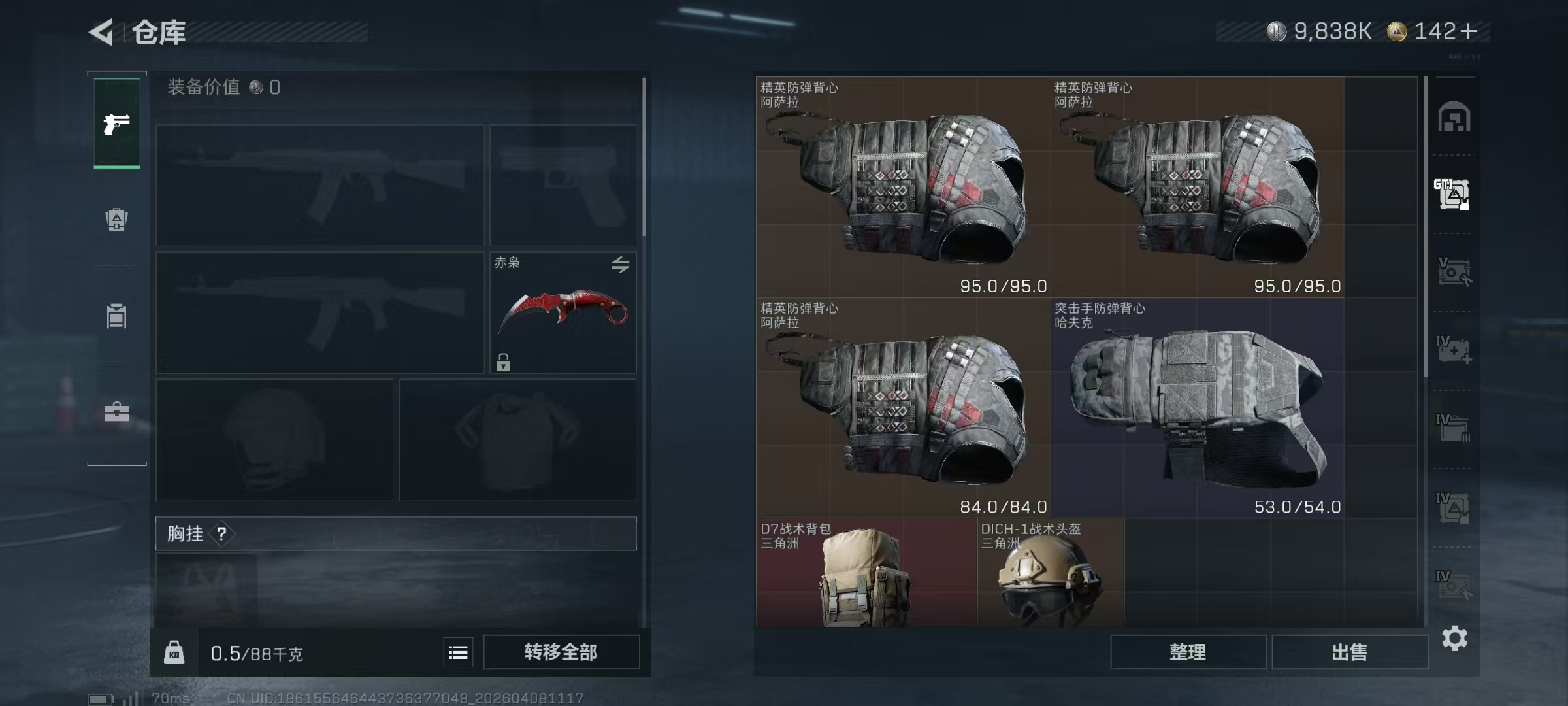The width and height of the screenshot is (1568, 706).
Task: Select the 突击手防弹背心 哈夫克 vest
Action: click(1198, 409)
